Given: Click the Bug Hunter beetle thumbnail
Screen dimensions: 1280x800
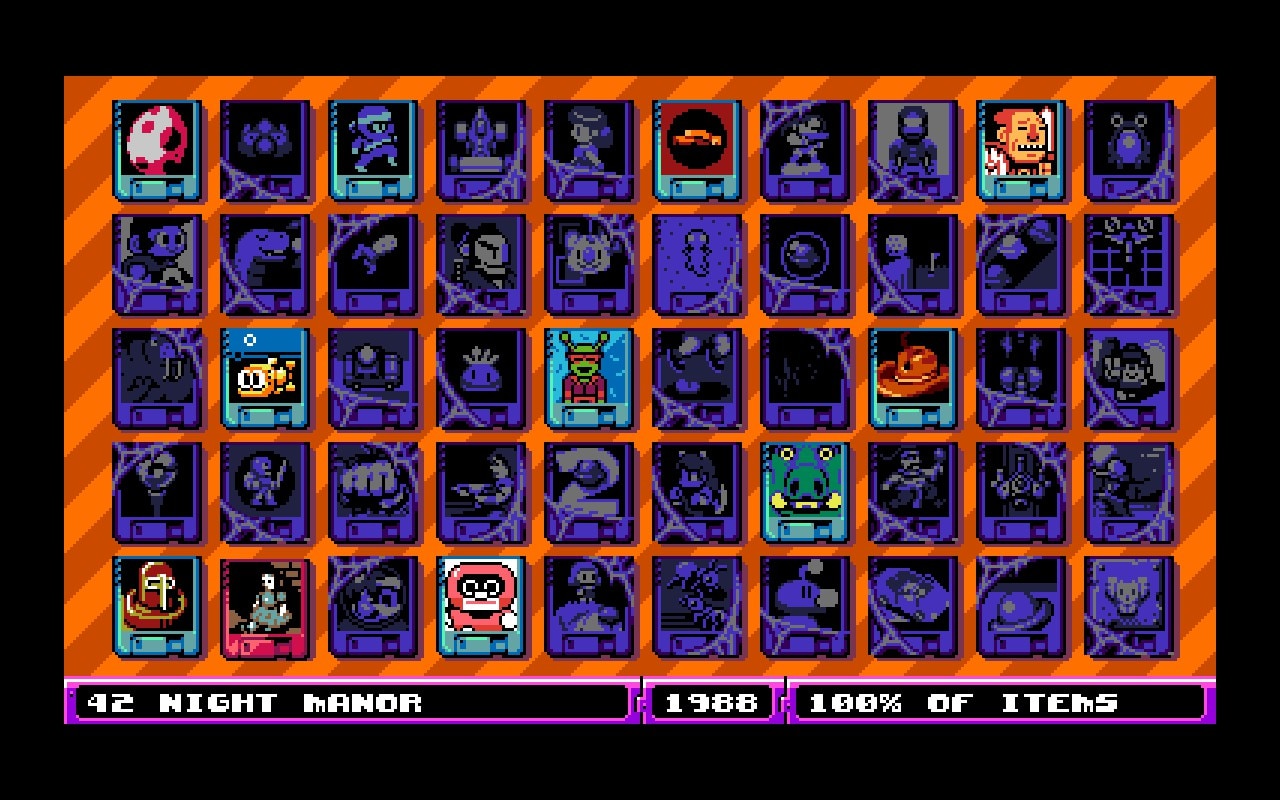Looking at the screenshot, I should (x=1129, y=150).
